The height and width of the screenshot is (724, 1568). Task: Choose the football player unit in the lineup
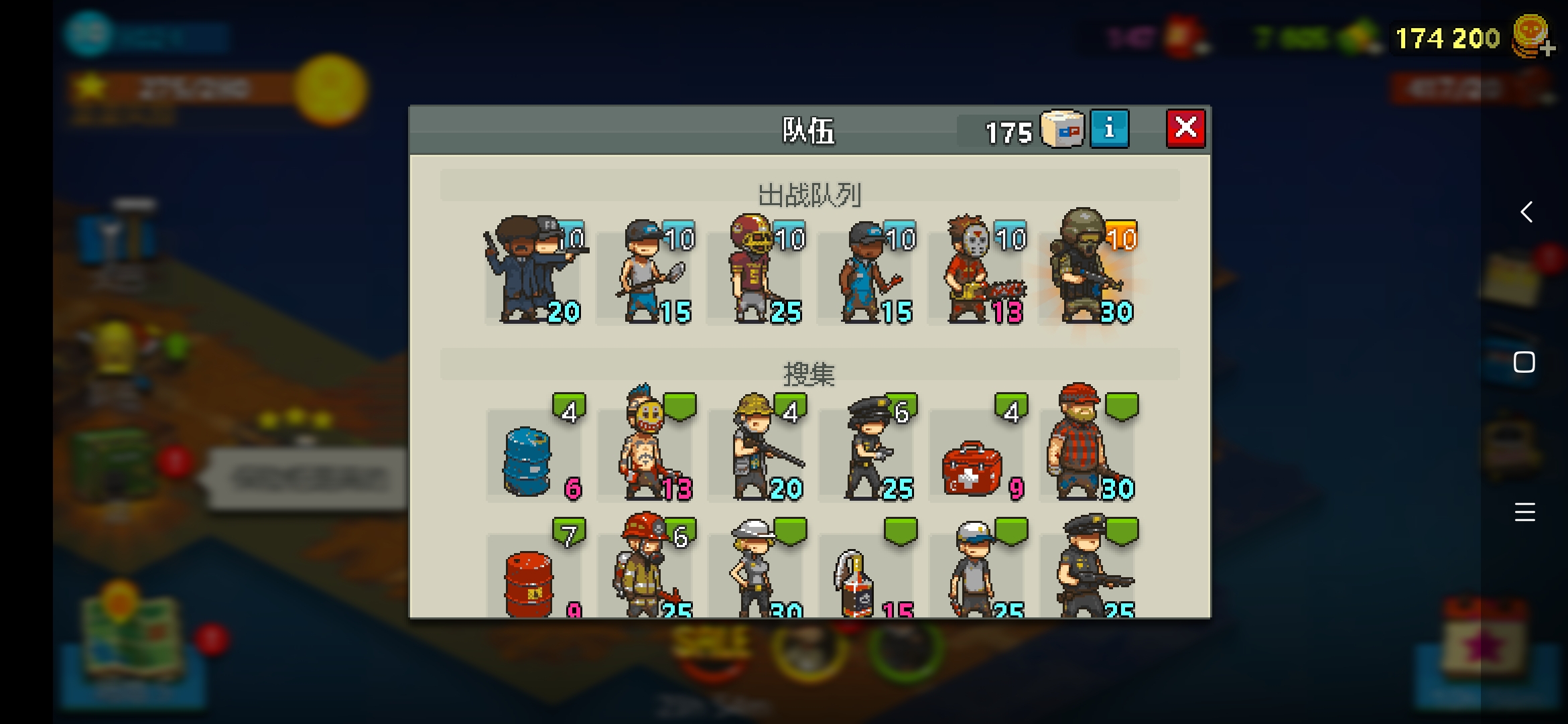(x=756, y=271)
